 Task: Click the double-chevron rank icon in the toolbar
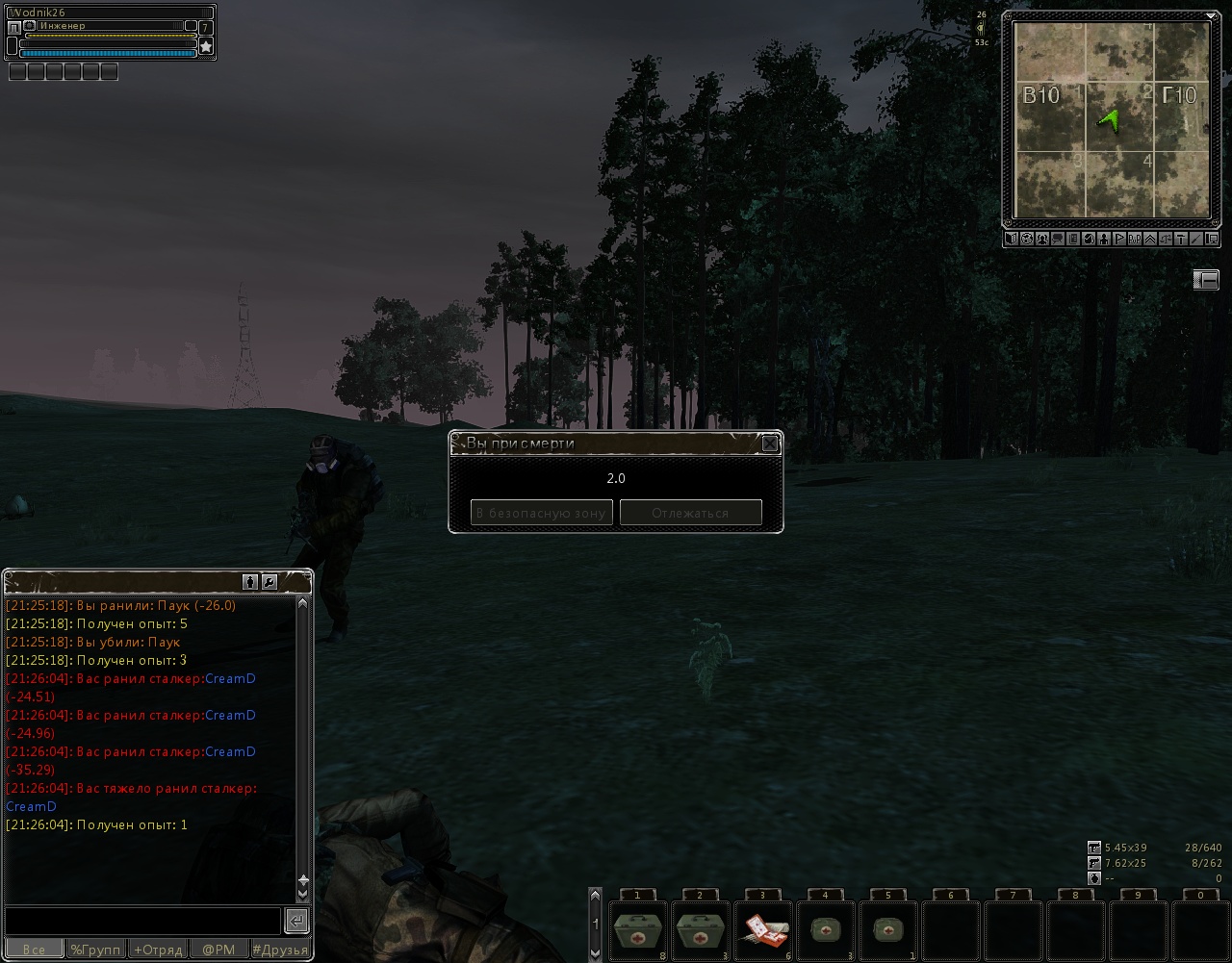(1150, 239)
